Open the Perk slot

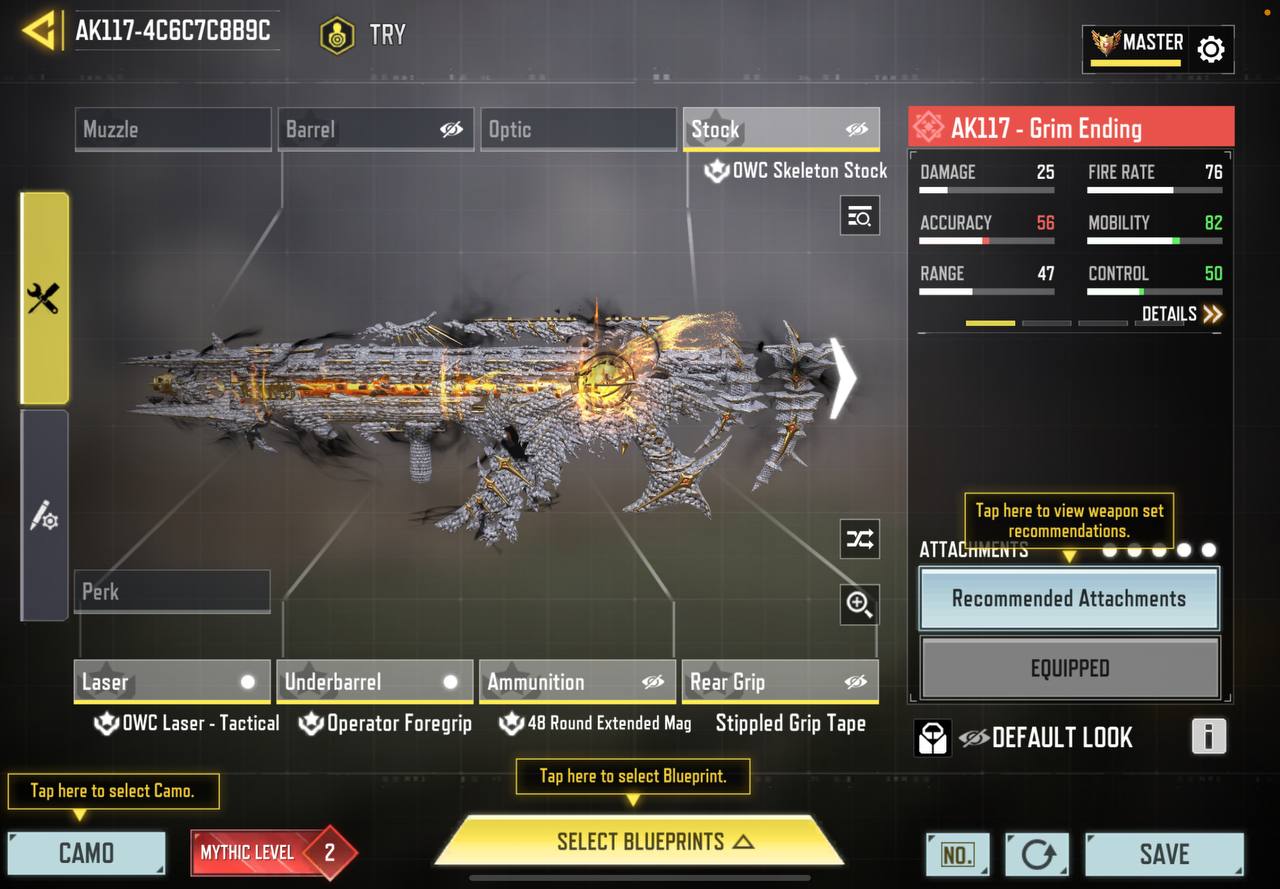click(172, 591)
